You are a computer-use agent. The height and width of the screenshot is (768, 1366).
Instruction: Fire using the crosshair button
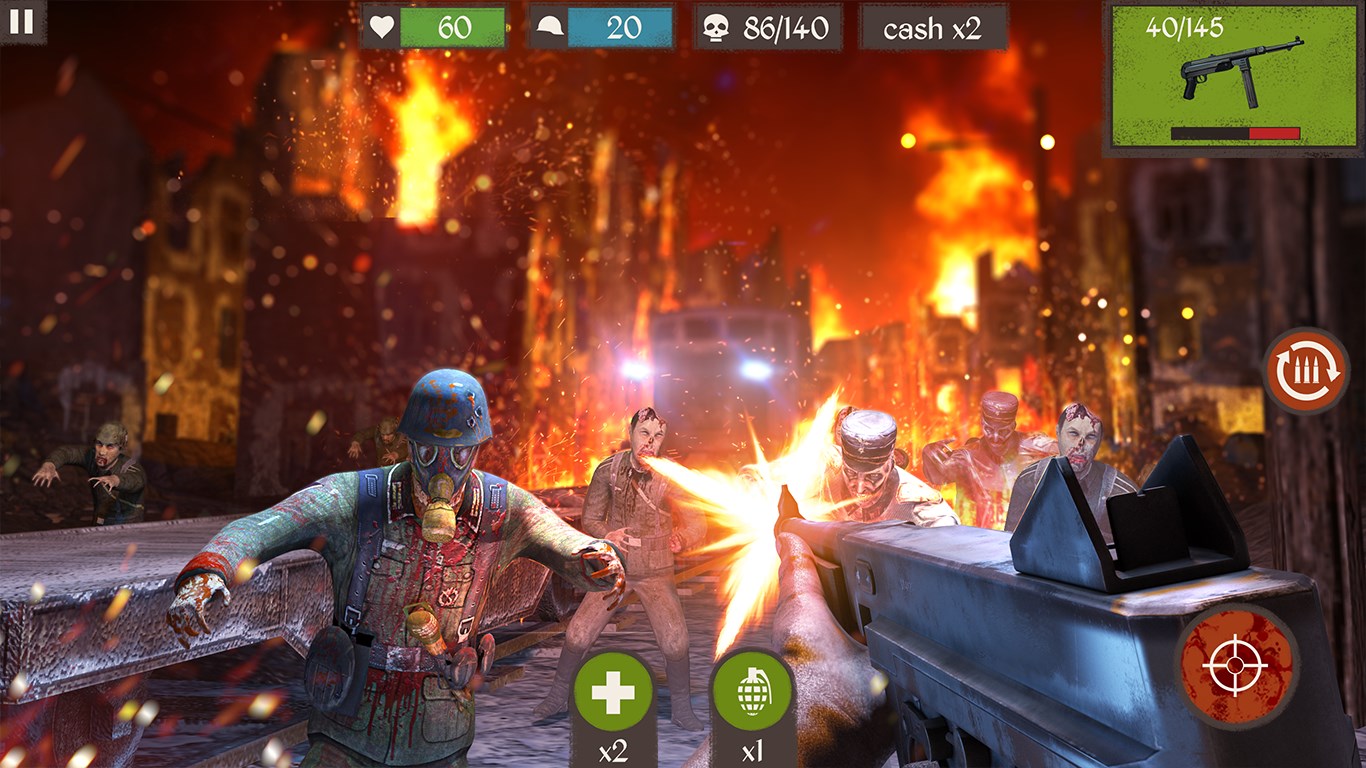(1236, 665)
